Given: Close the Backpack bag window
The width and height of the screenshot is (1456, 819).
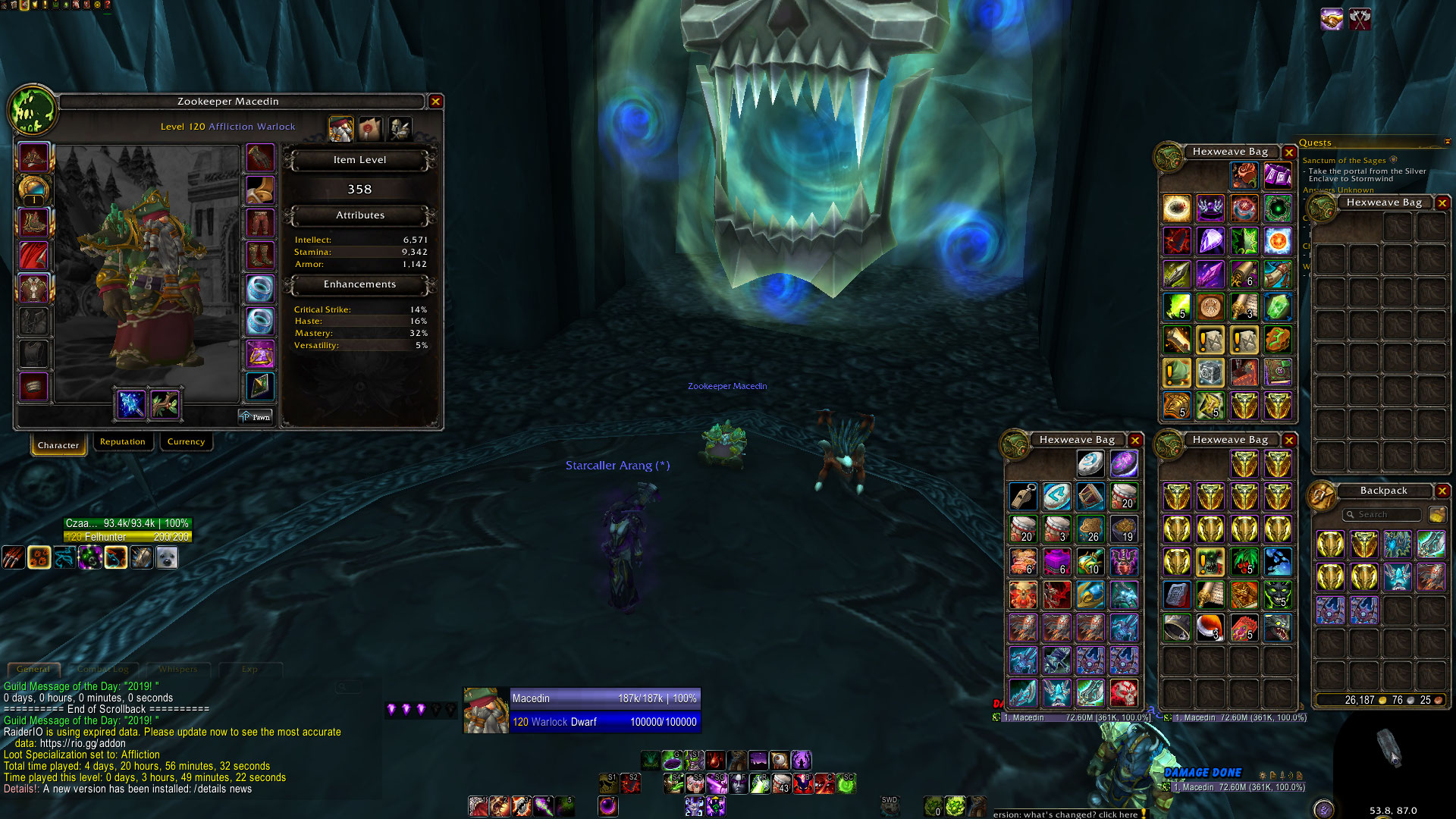Looking at the screenshot, I should [1442, 491].
